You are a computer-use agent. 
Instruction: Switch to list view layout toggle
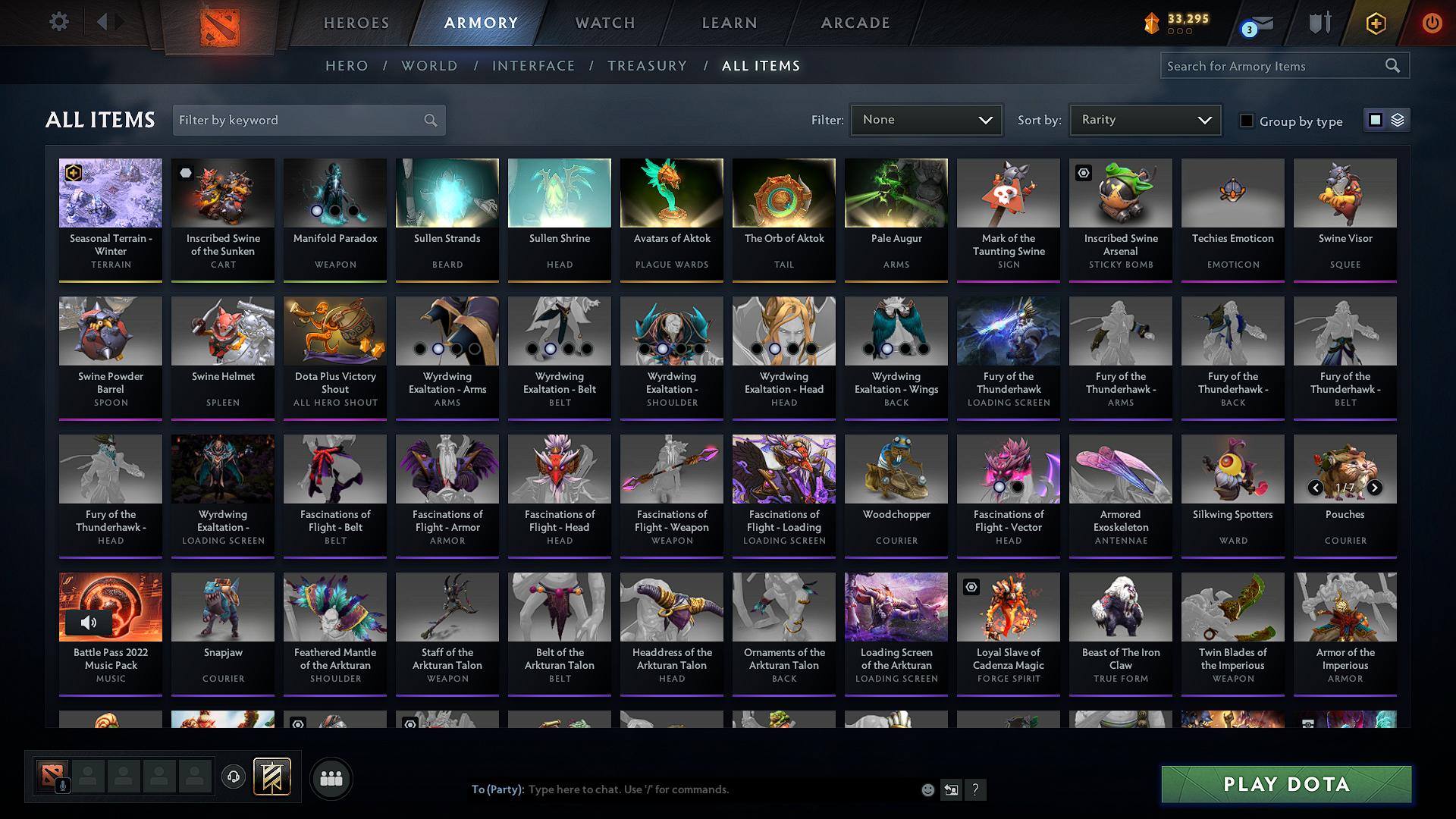(1398, 119)
